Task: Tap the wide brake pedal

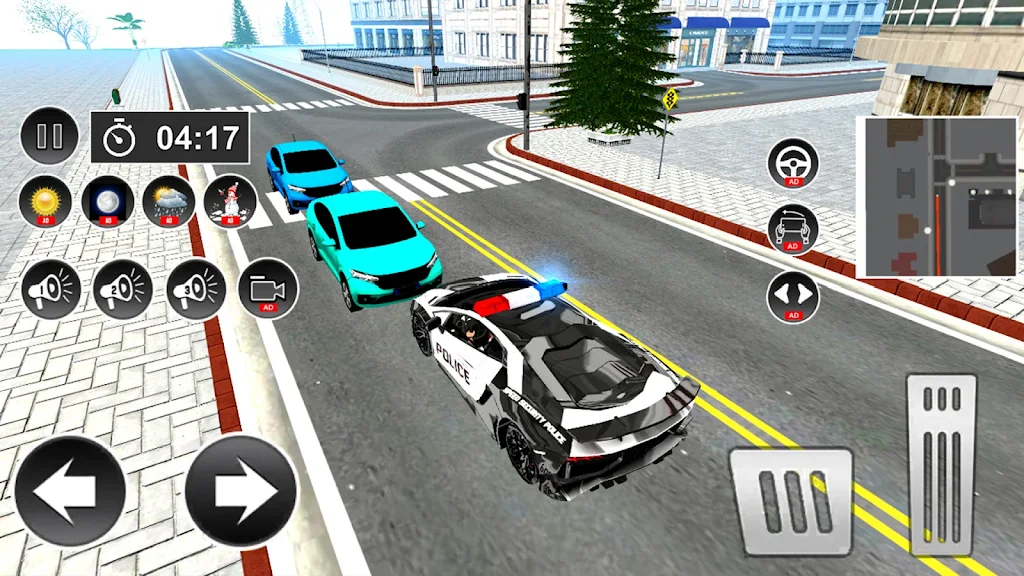Action: [791, 501]
